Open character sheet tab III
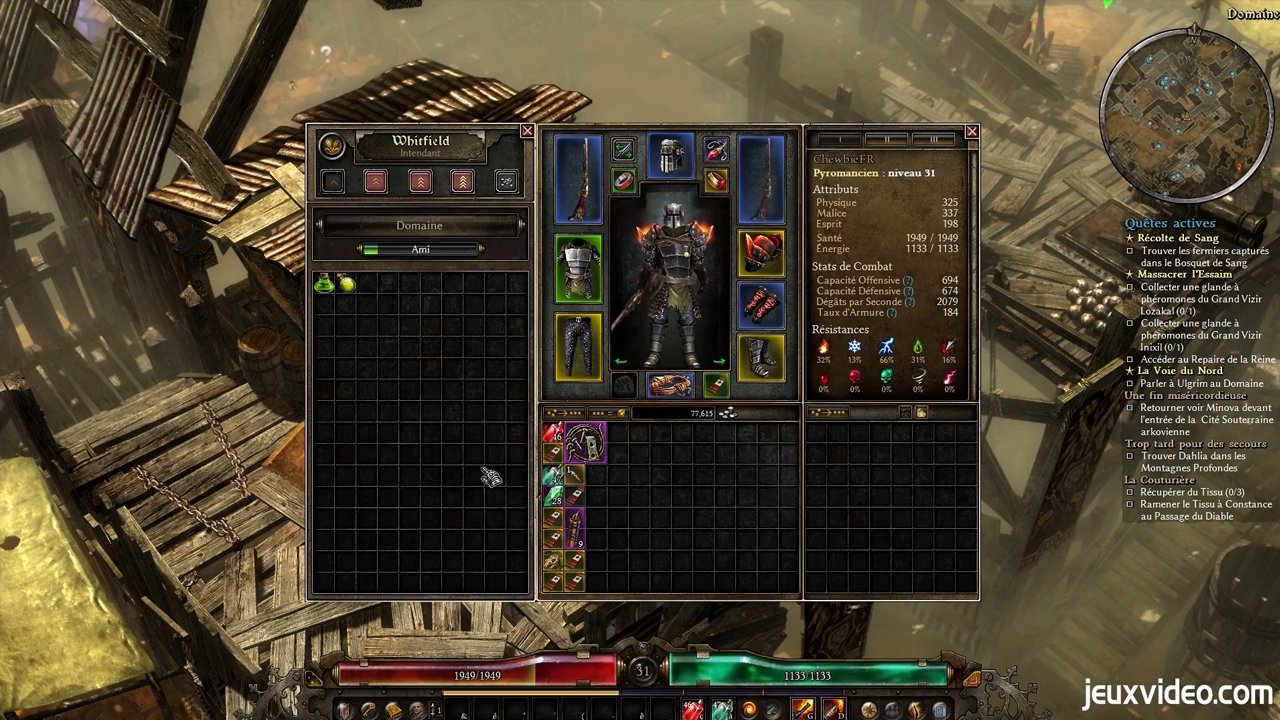The height and width of the screenshot is (720, 1280). (935, 139)
